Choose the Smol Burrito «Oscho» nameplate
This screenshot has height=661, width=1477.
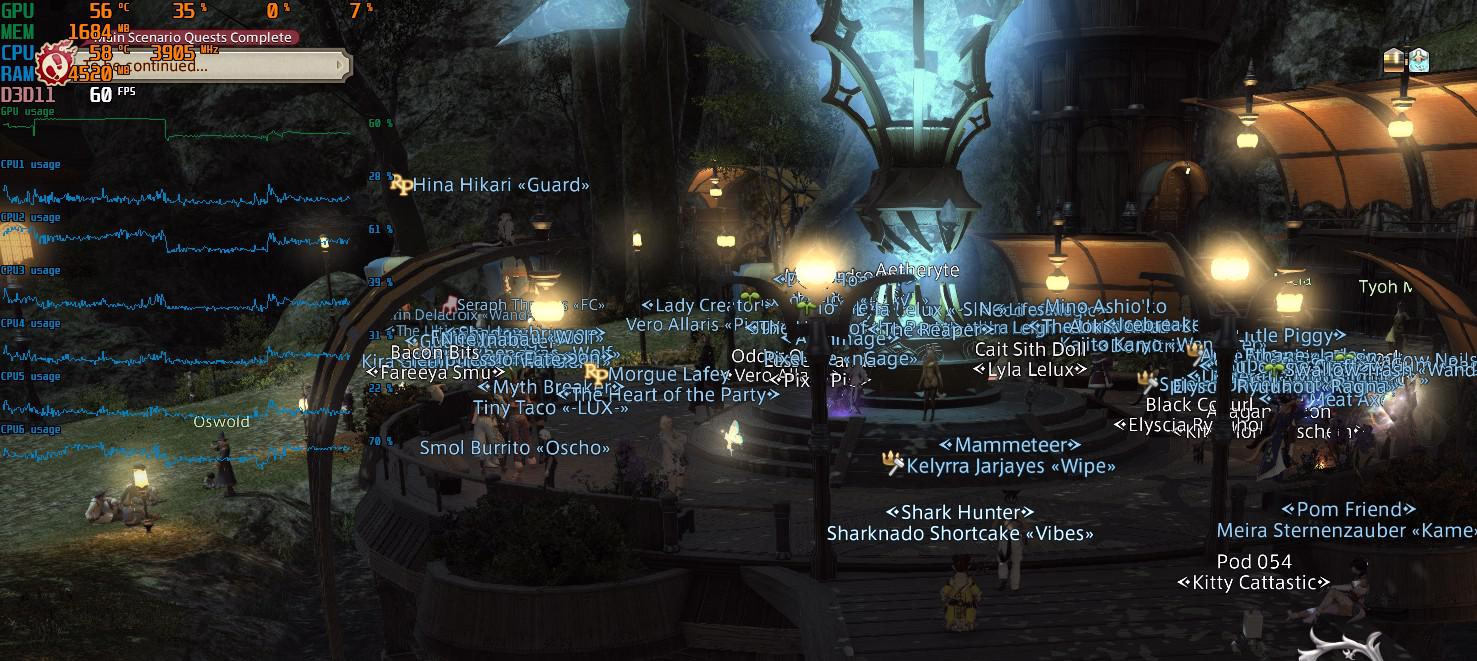tap(514, 448)
